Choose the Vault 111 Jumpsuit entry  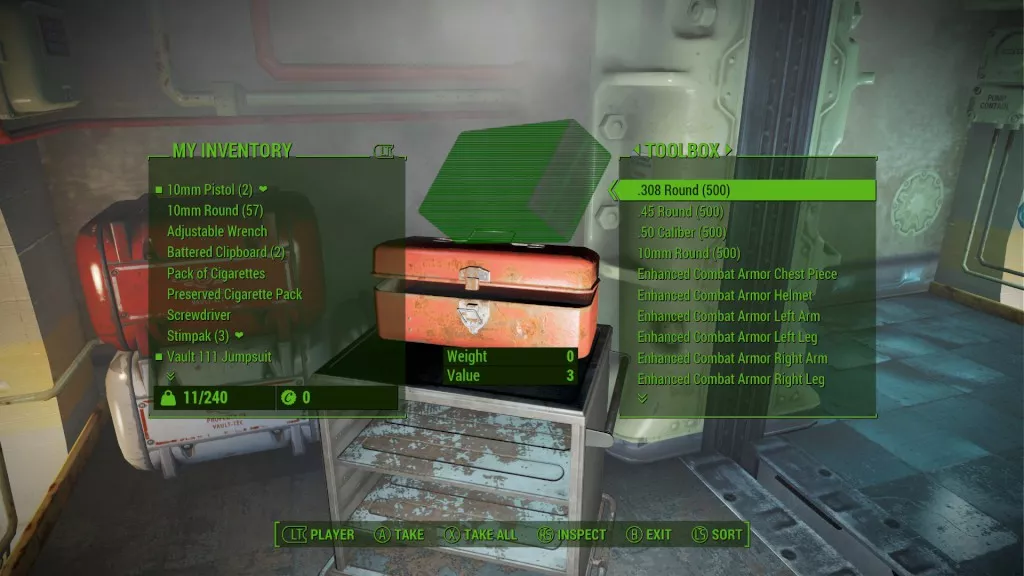pos(217,356)
